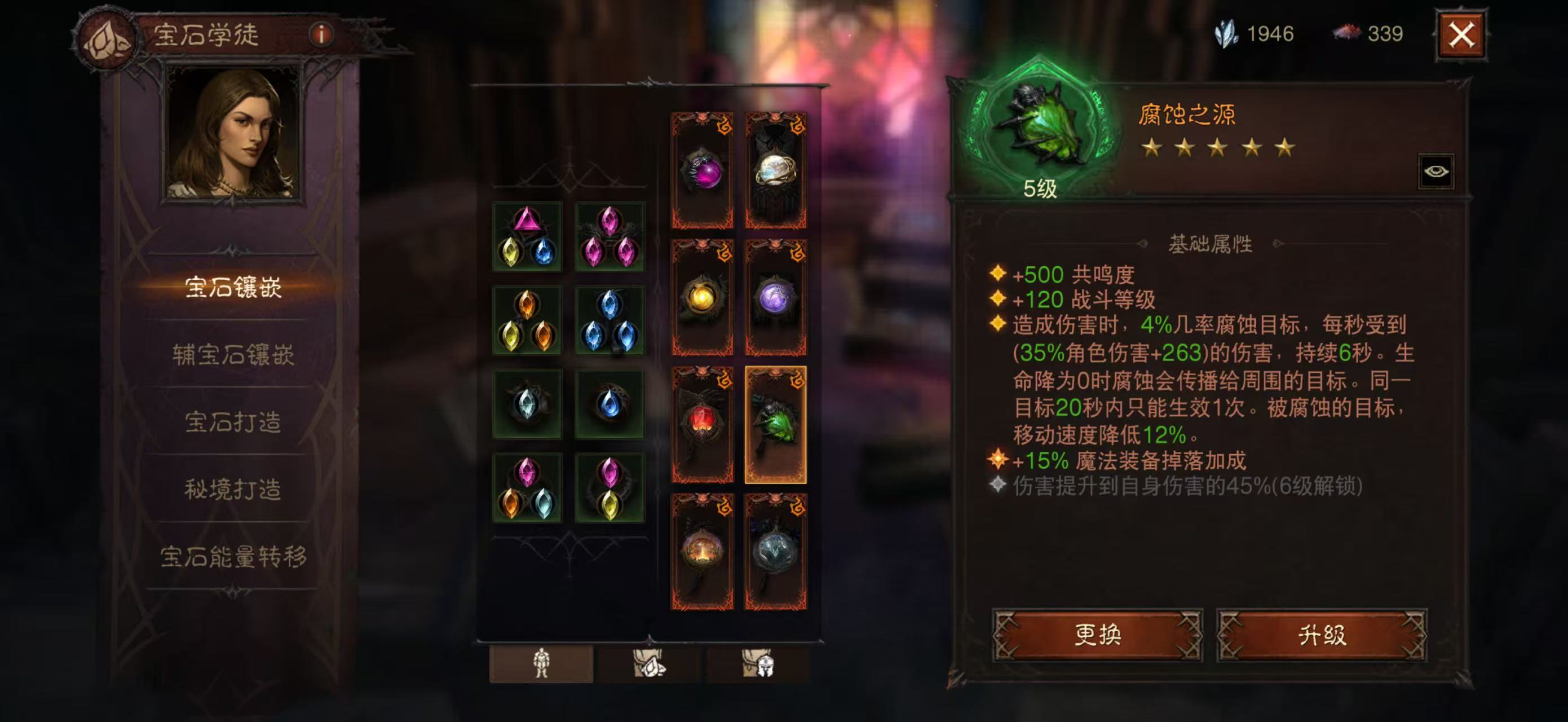Show info via the orange i icon

pyautogui.click(x=321, y=35)
